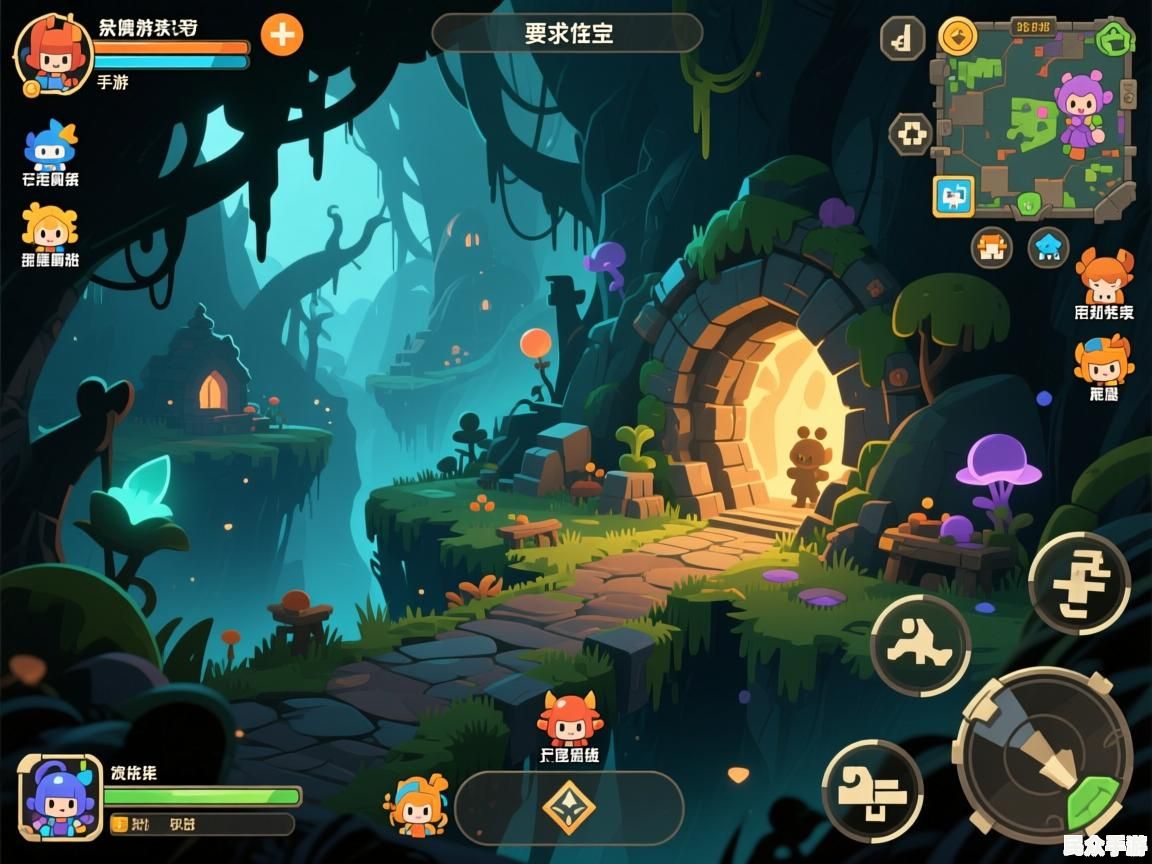The height and width of the screenshot is (864, 1152).
Task: Tap the orange plus button
Action: click(x=282, y=35)
